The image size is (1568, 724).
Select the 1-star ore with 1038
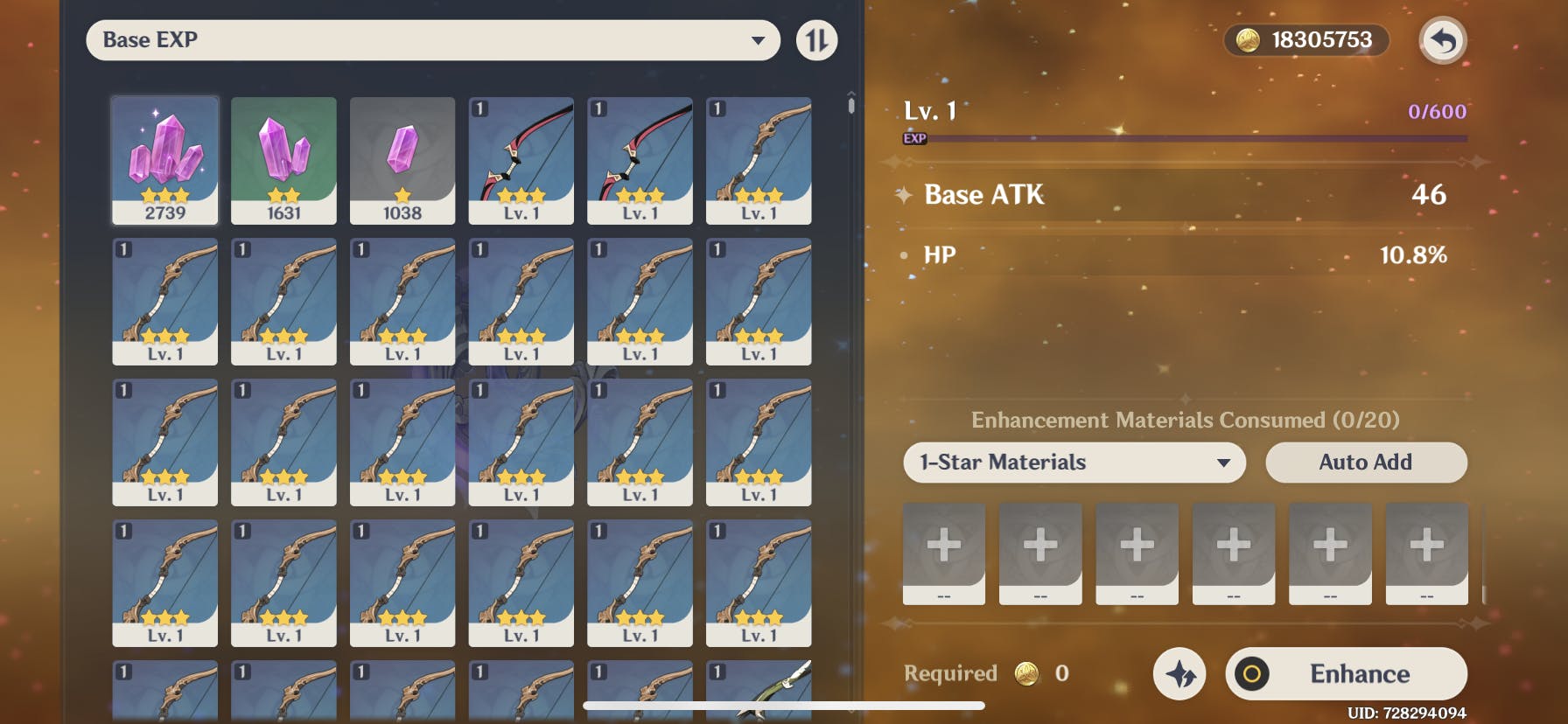pos(402,160)
